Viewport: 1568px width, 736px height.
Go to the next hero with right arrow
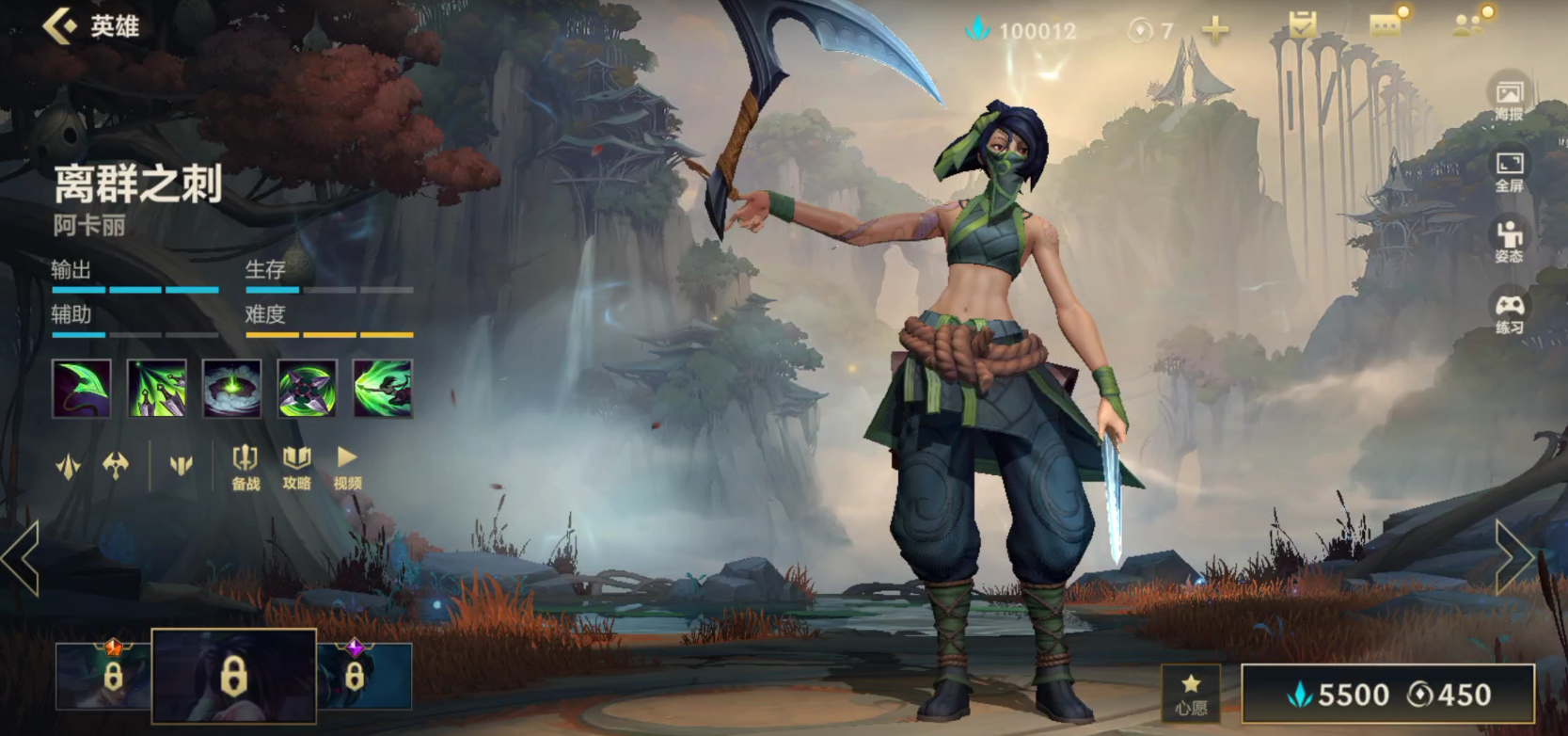click(1513, 558)
